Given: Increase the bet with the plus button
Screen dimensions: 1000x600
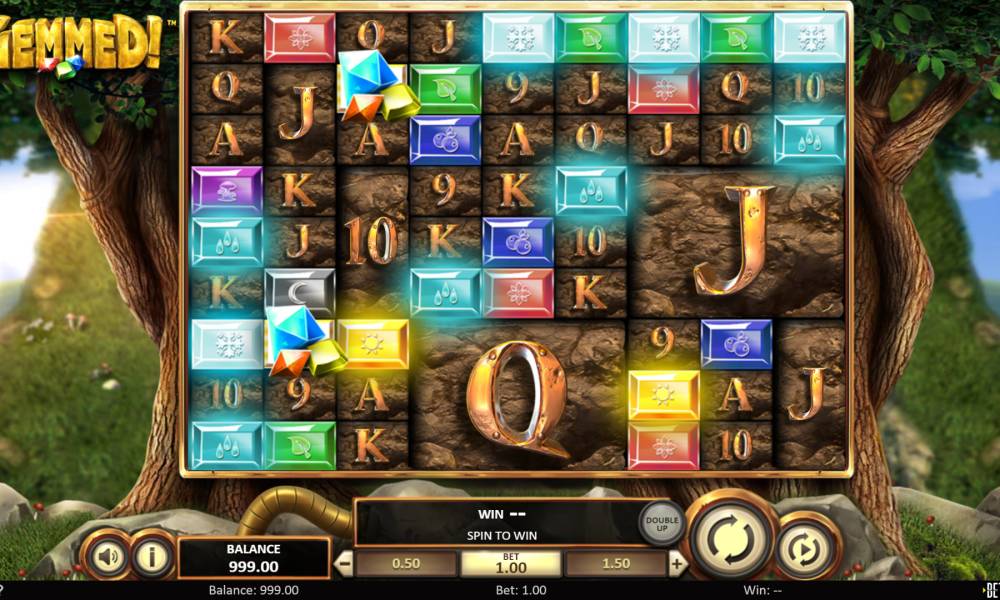Looking at the screenshot, I should [677, 563].
